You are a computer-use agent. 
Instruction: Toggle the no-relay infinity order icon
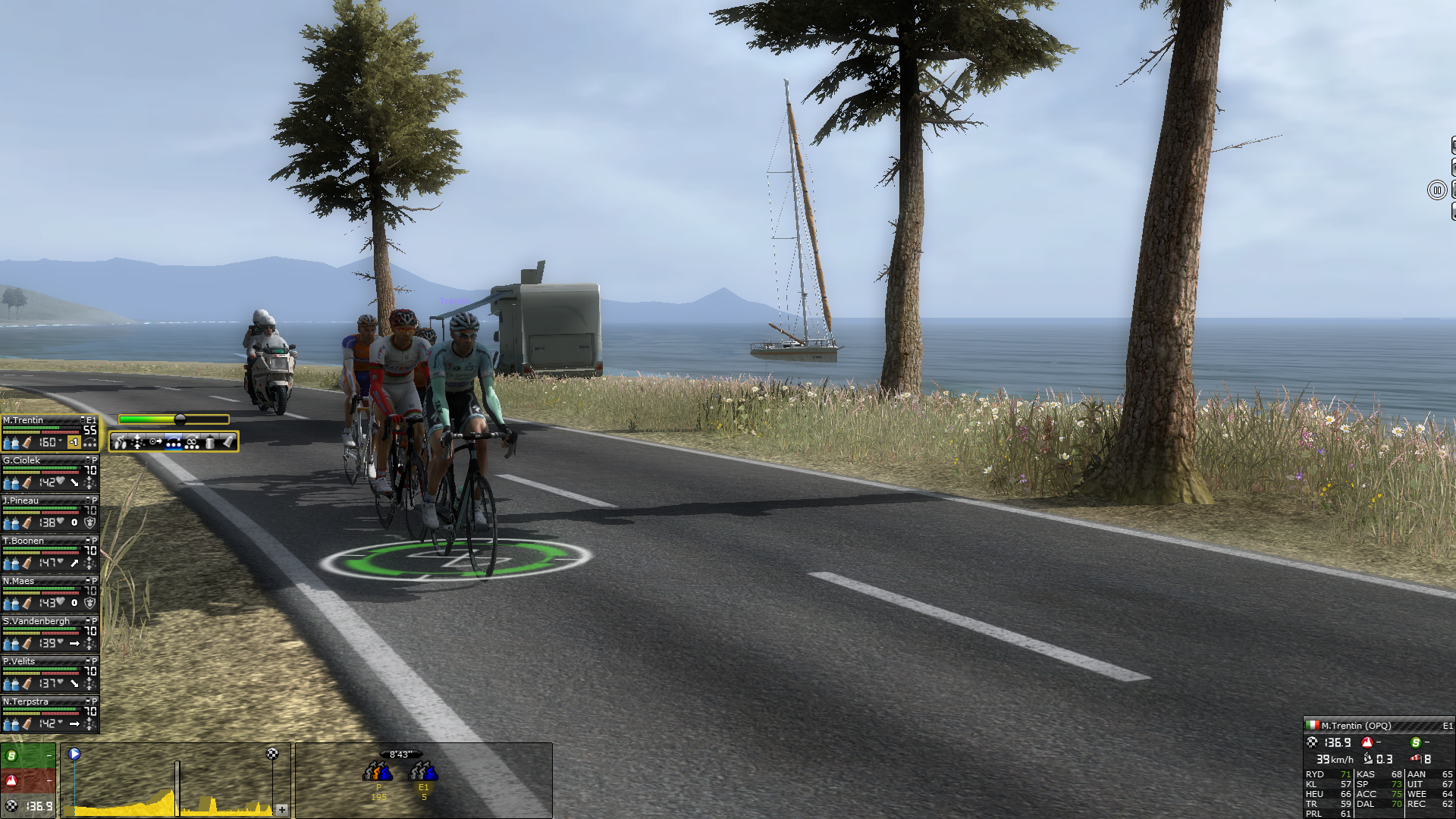(x=192, y=442)
